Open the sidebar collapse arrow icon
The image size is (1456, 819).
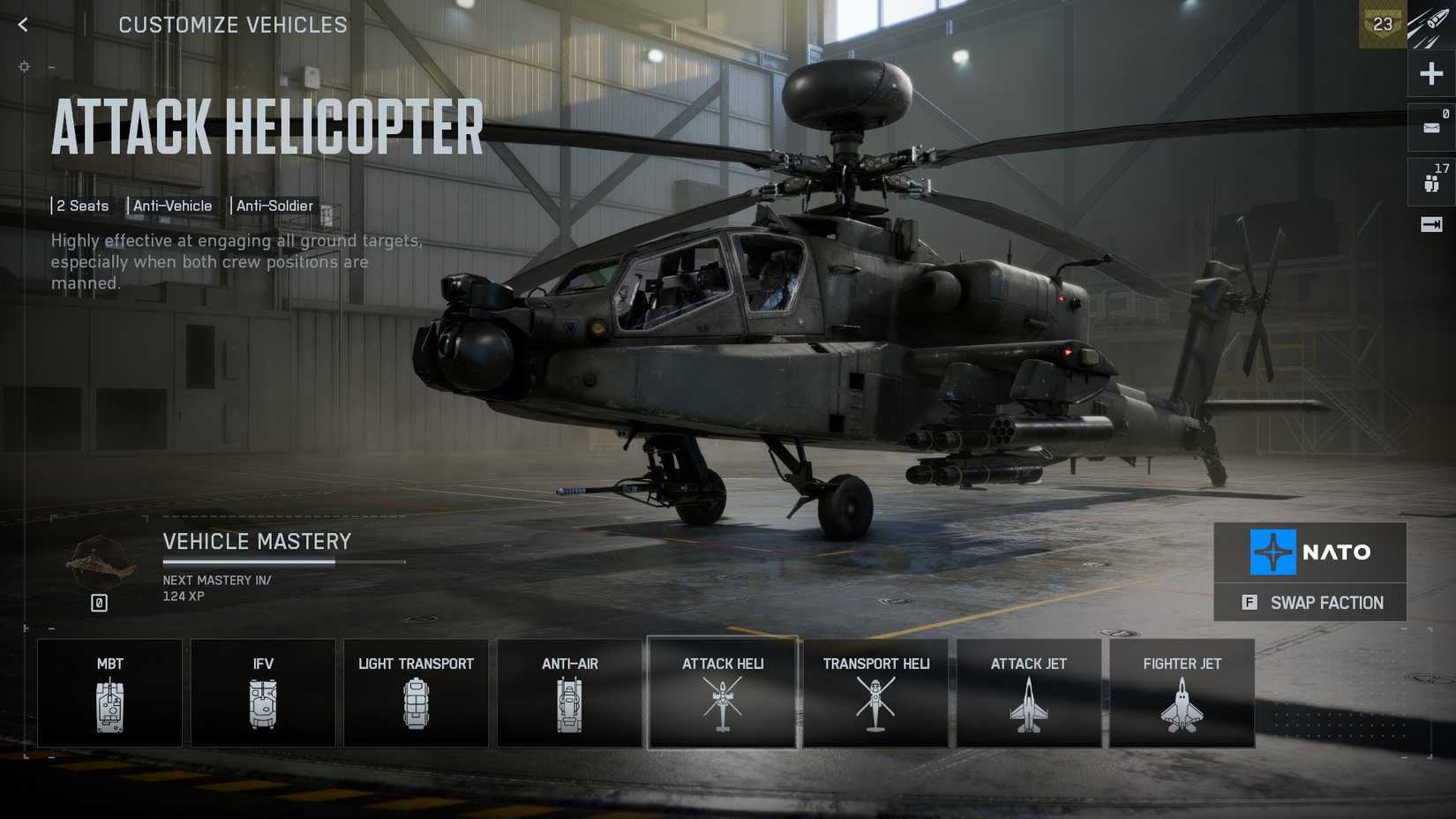(x=1430, y=225)
